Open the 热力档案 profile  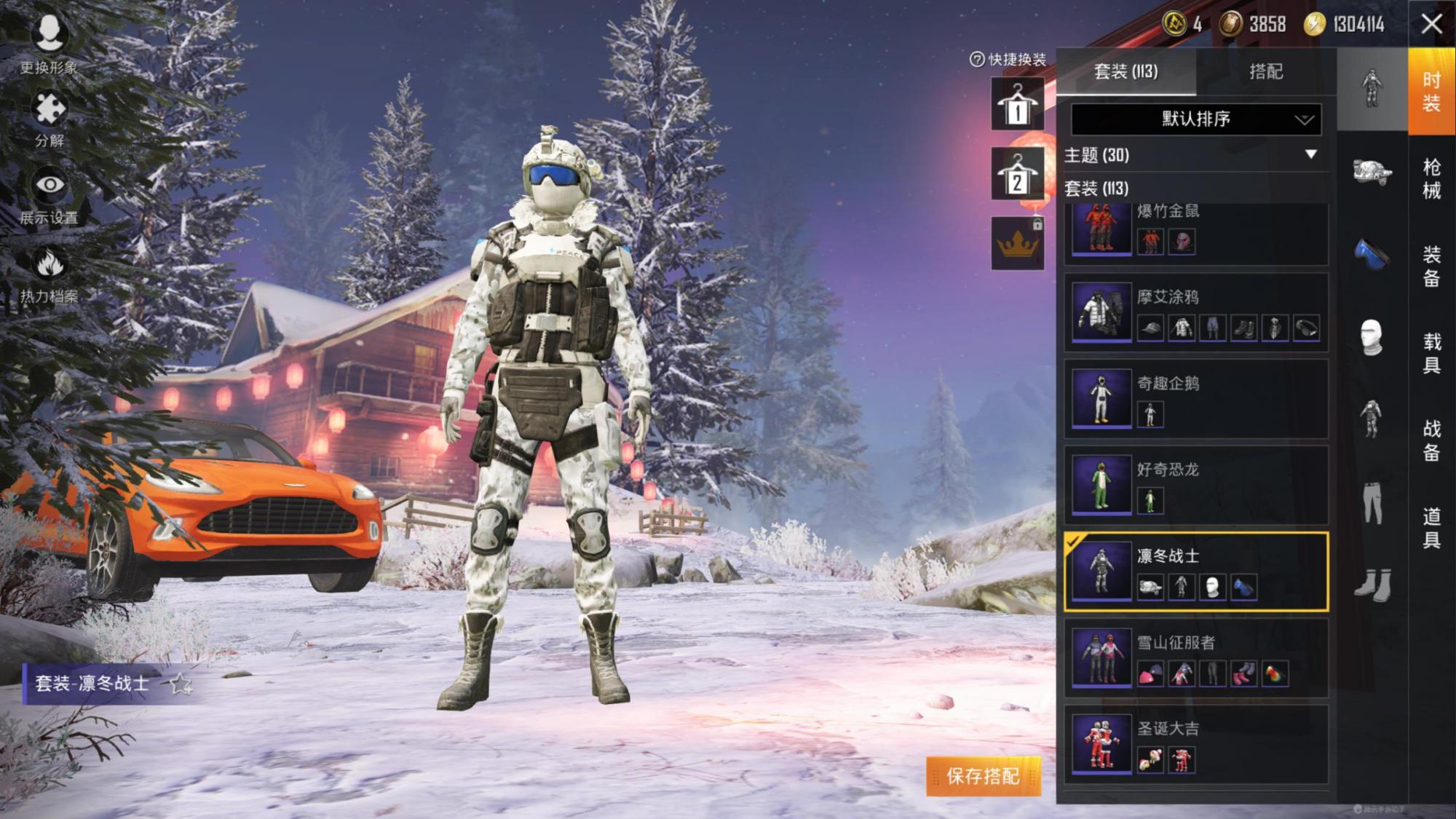(49, 274)
